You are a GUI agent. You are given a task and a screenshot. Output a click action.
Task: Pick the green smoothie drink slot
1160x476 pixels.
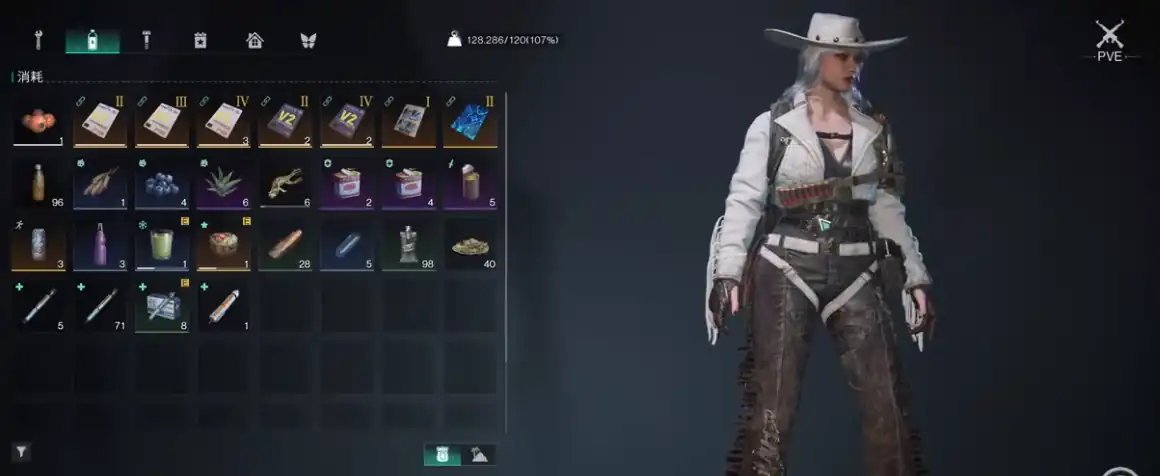[x=162, y=246]
